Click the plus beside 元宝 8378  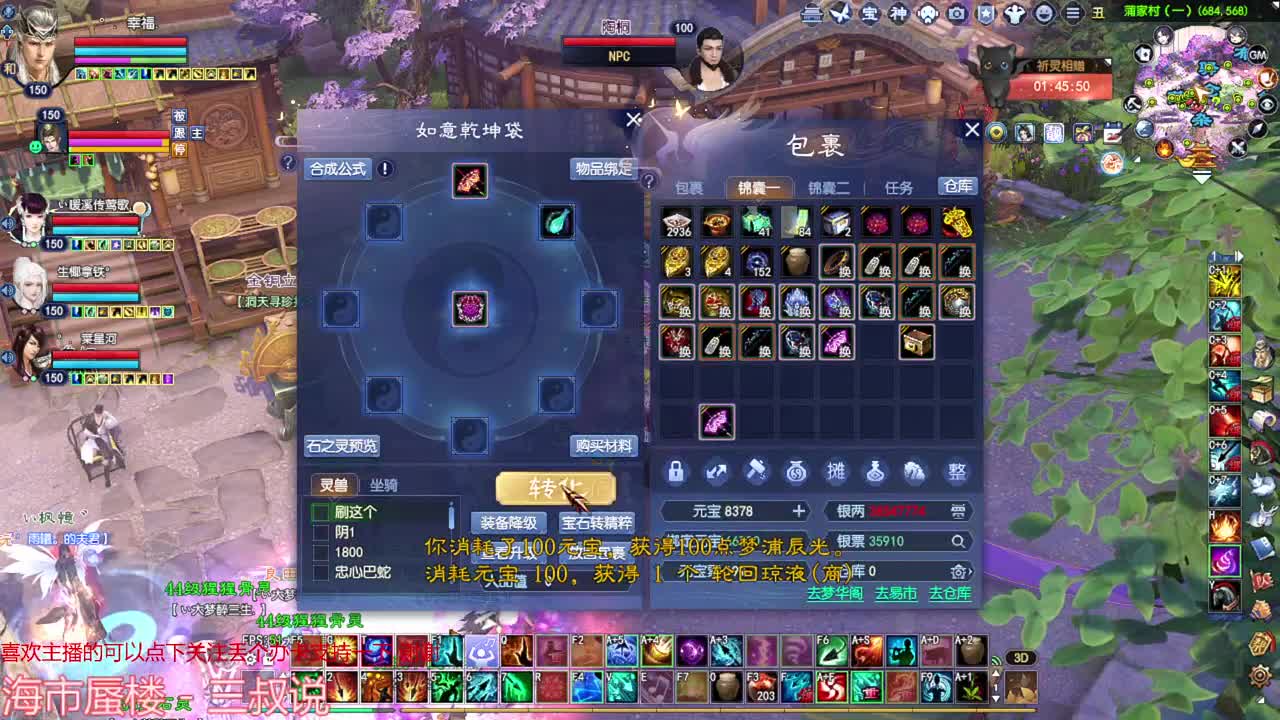[x=801, y=509]
